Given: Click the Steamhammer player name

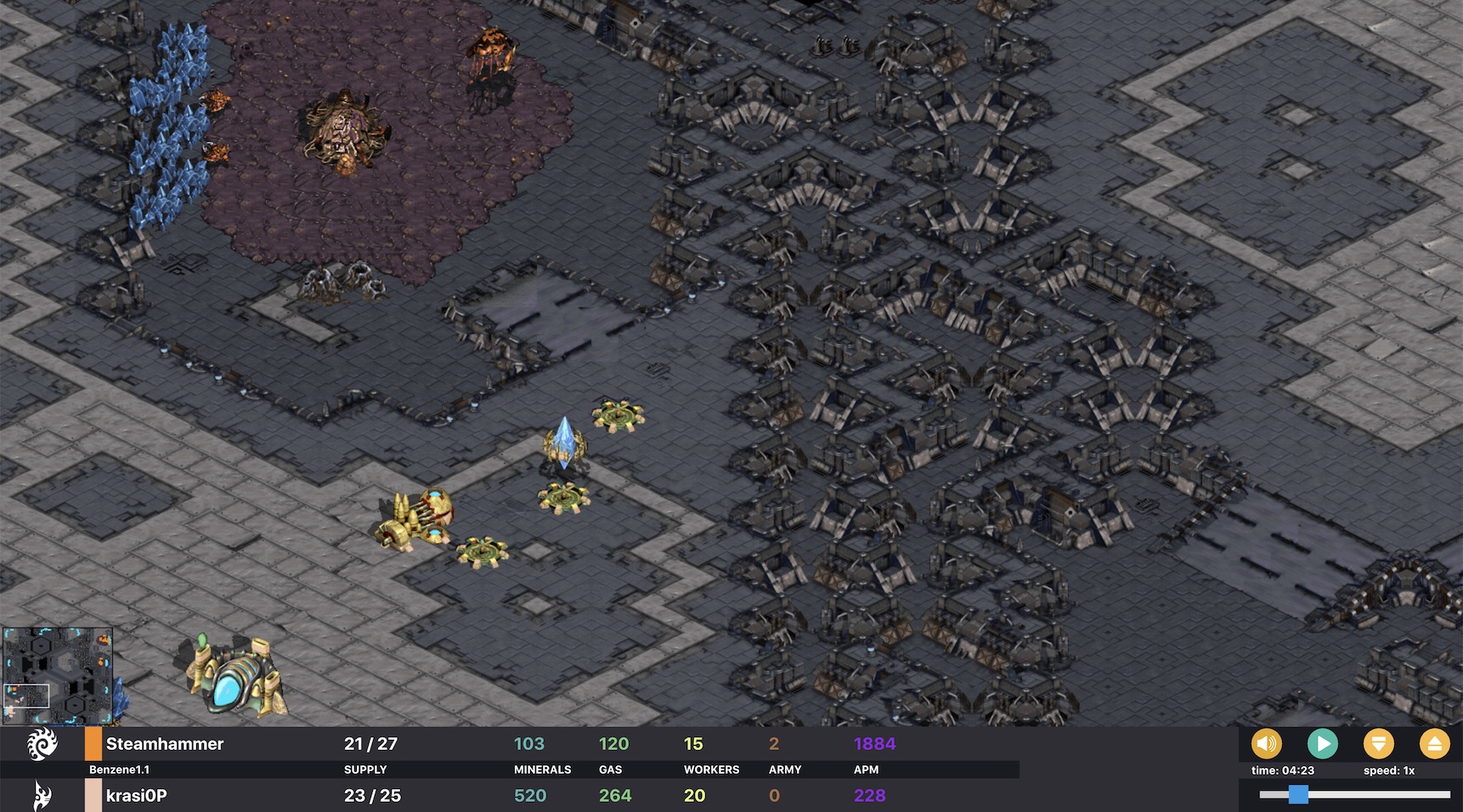Looking at the screenshot, I should (x=167, y=743).
